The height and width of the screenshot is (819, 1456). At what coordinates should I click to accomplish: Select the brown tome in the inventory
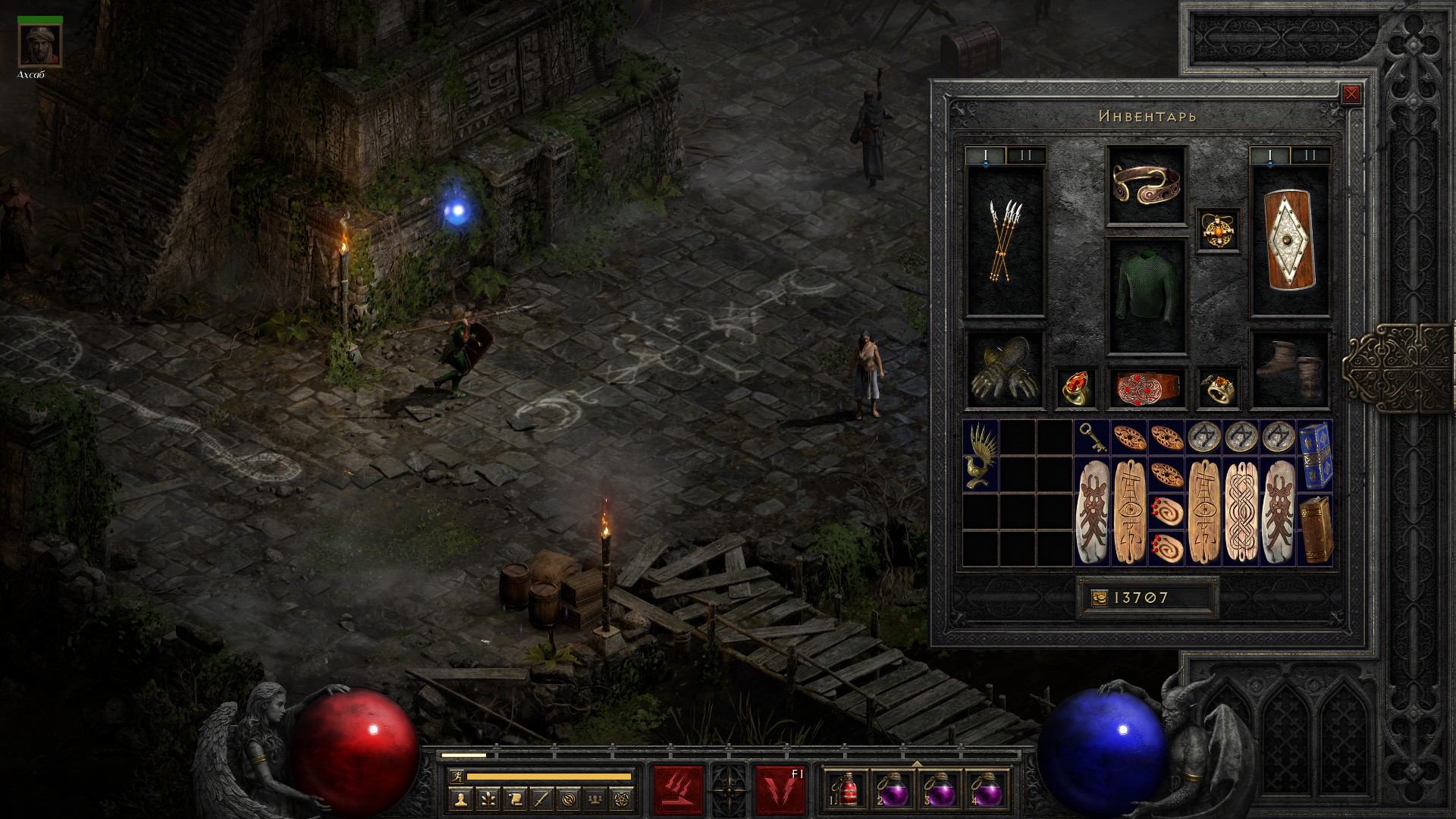[1315, 529]
